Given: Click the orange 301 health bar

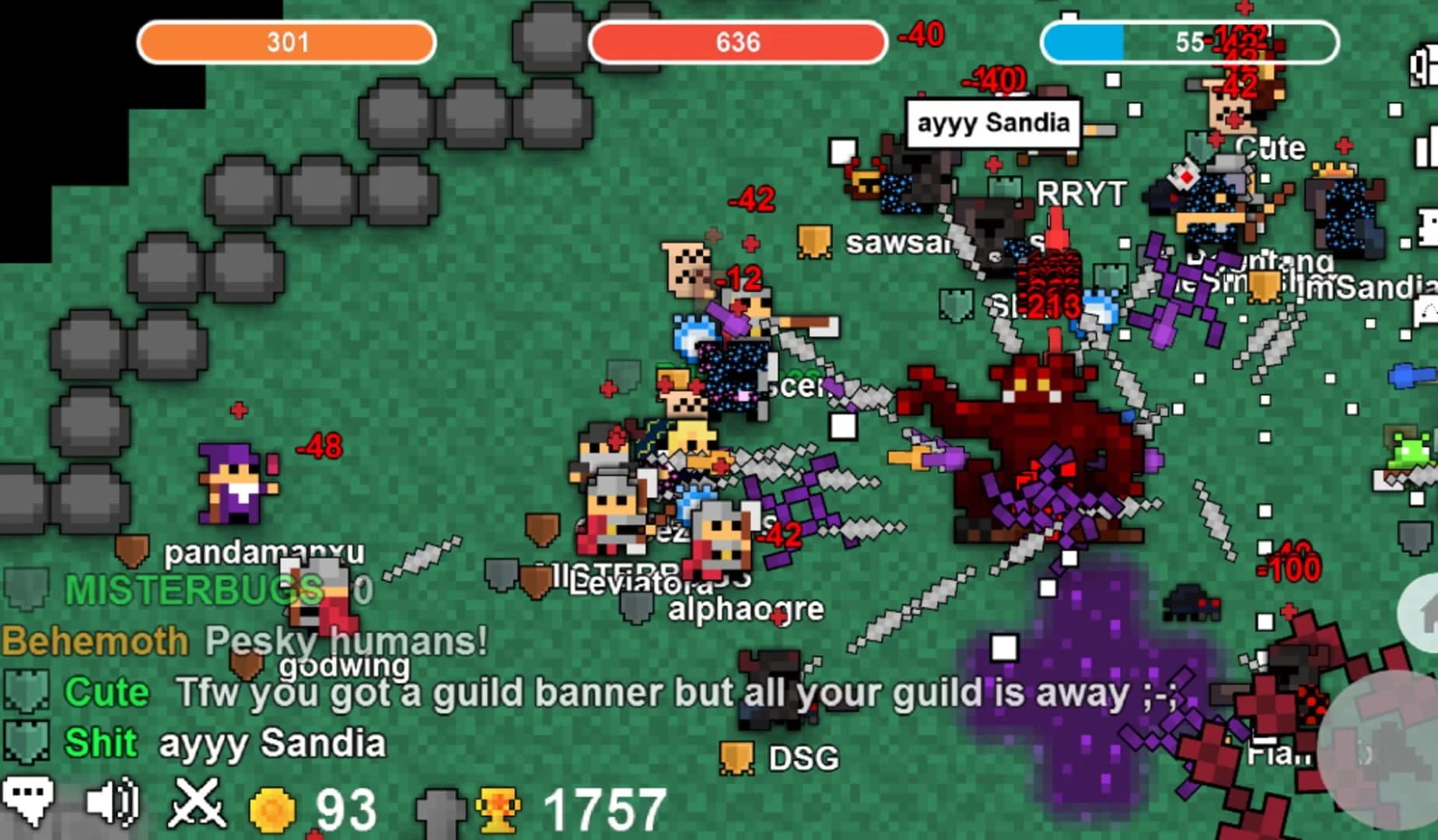Looking at the screenshot, I should pos(286,44).
